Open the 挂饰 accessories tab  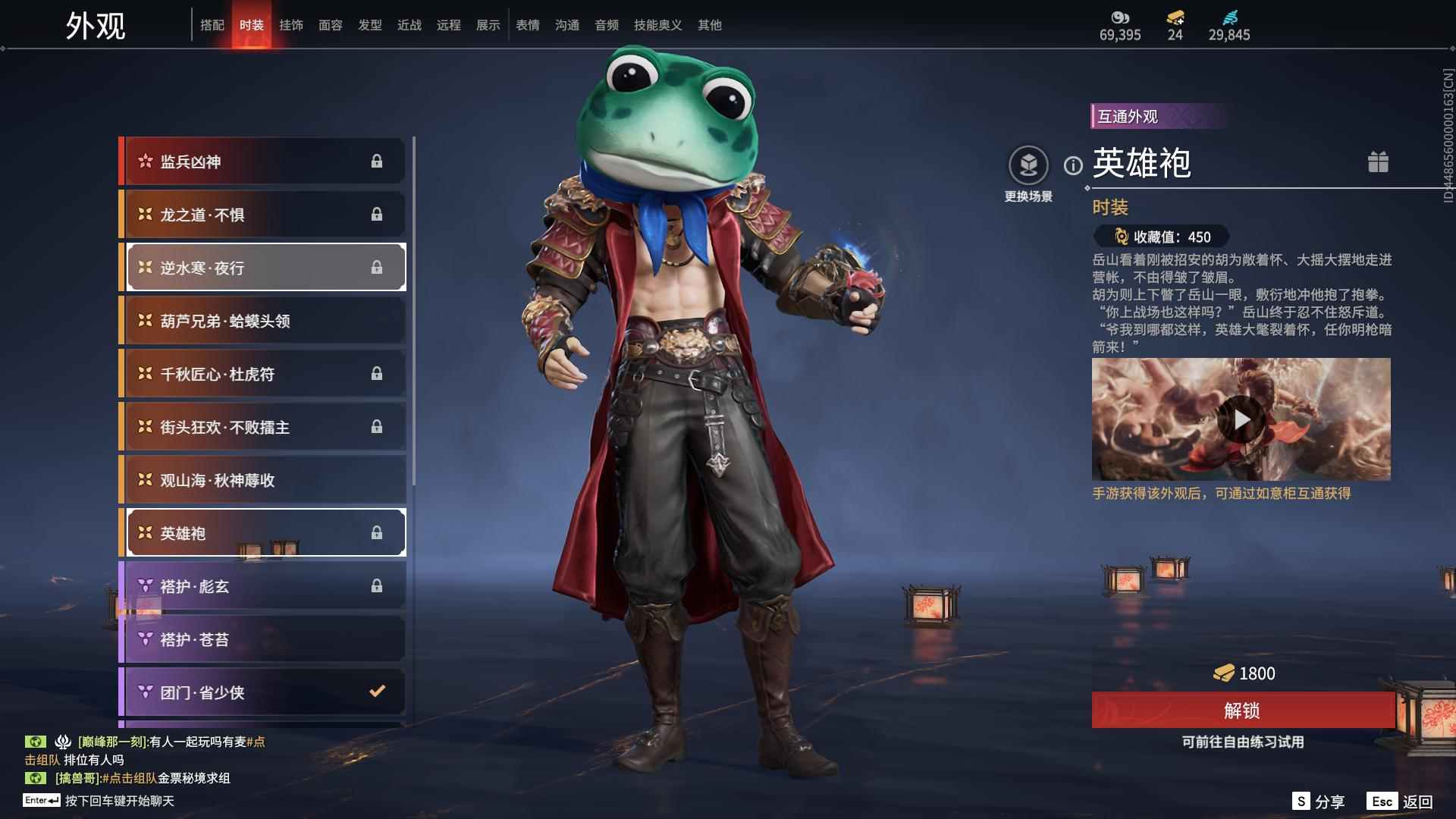coord(291,25)
